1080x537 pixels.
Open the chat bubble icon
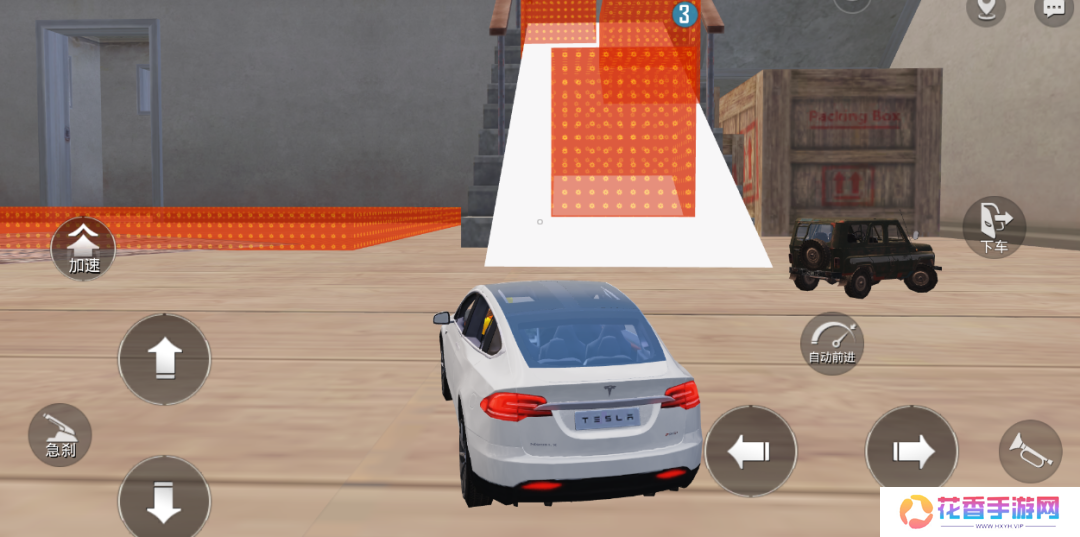click(1054, 9)
